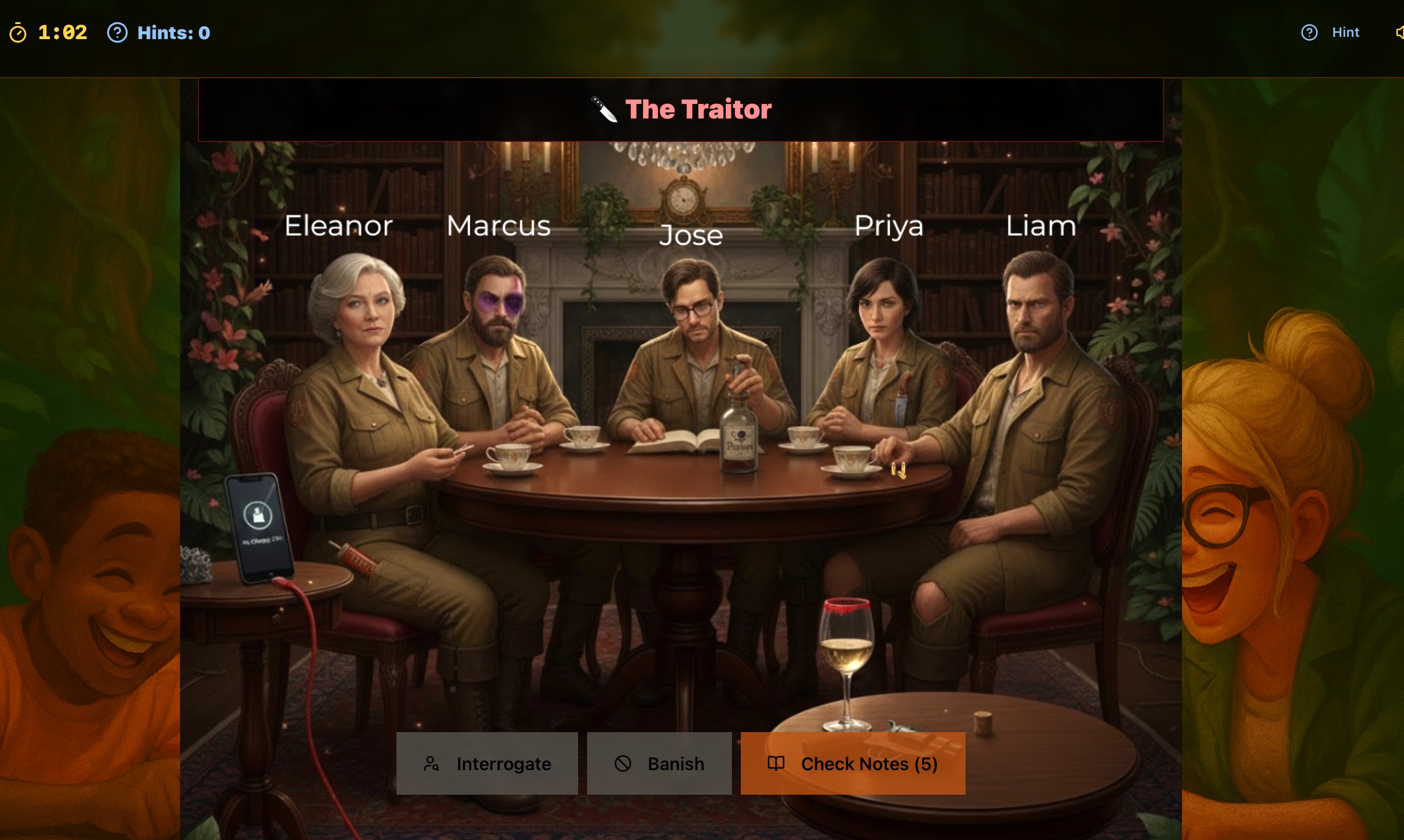Open Check Notes (5)
Screen dimensions: 1404x840
click(853, 763)
